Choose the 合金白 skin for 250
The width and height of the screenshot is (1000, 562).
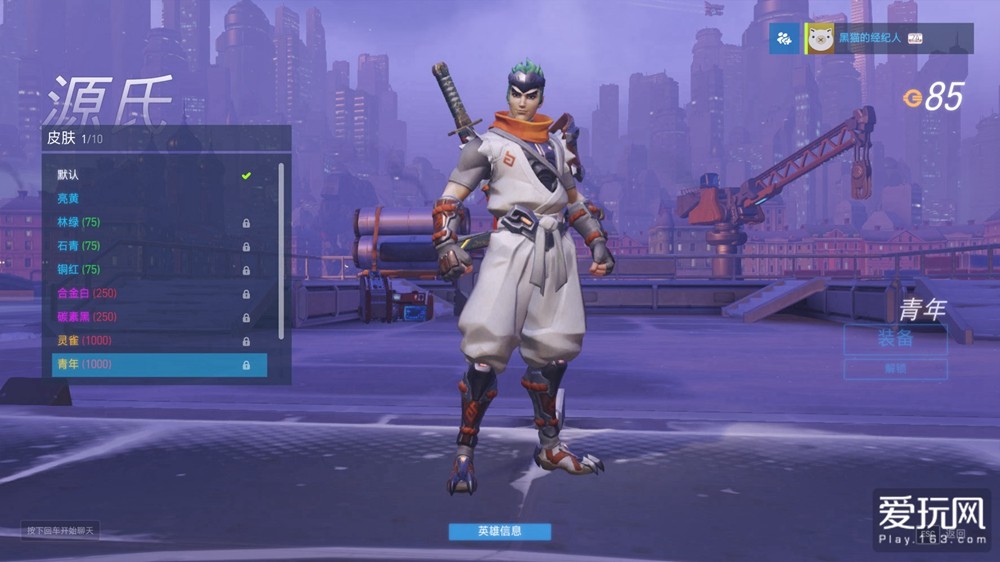point(158,293)
